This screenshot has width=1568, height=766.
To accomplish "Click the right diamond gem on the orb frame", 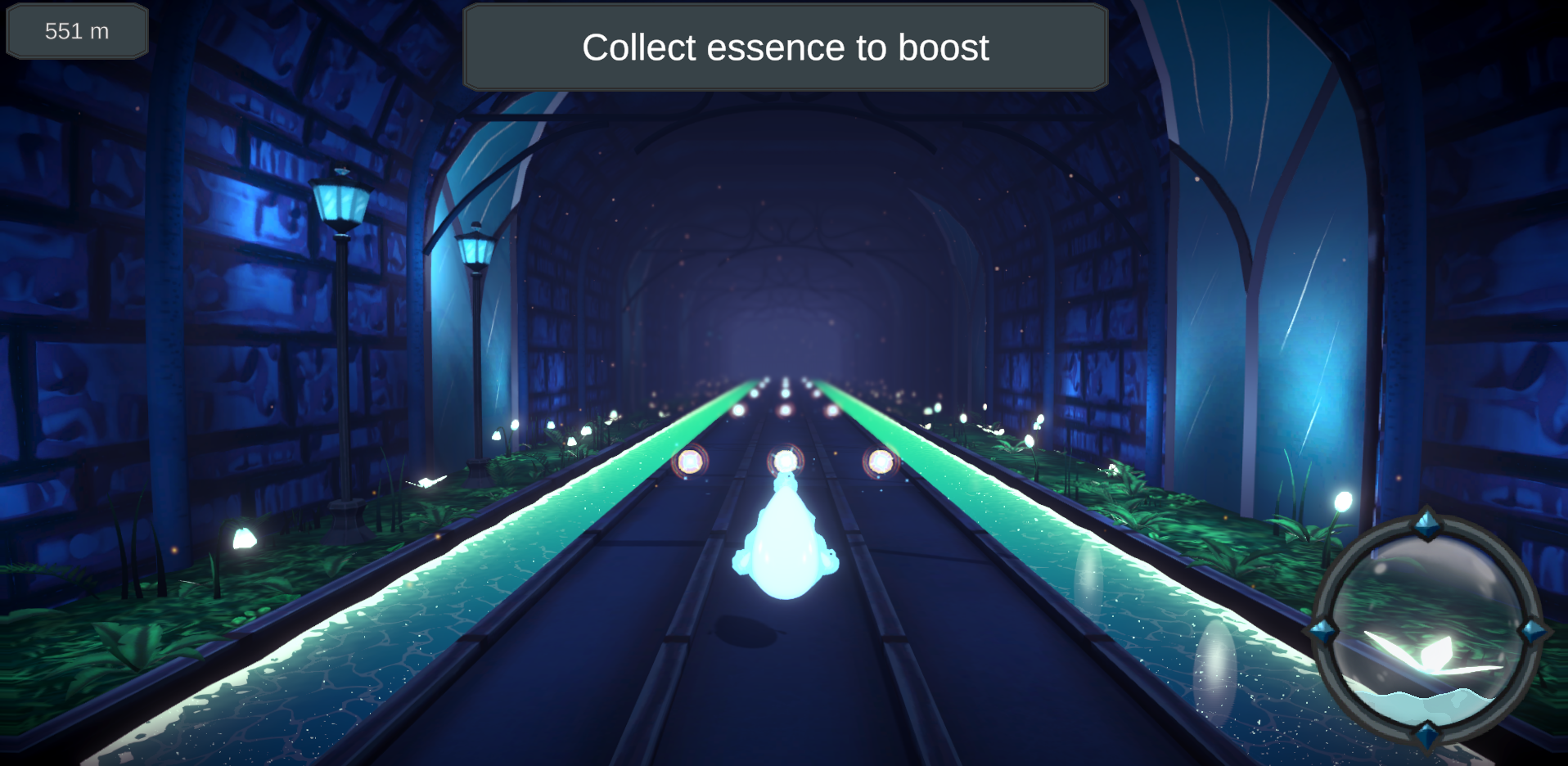I will click(x=1532, y=631).
